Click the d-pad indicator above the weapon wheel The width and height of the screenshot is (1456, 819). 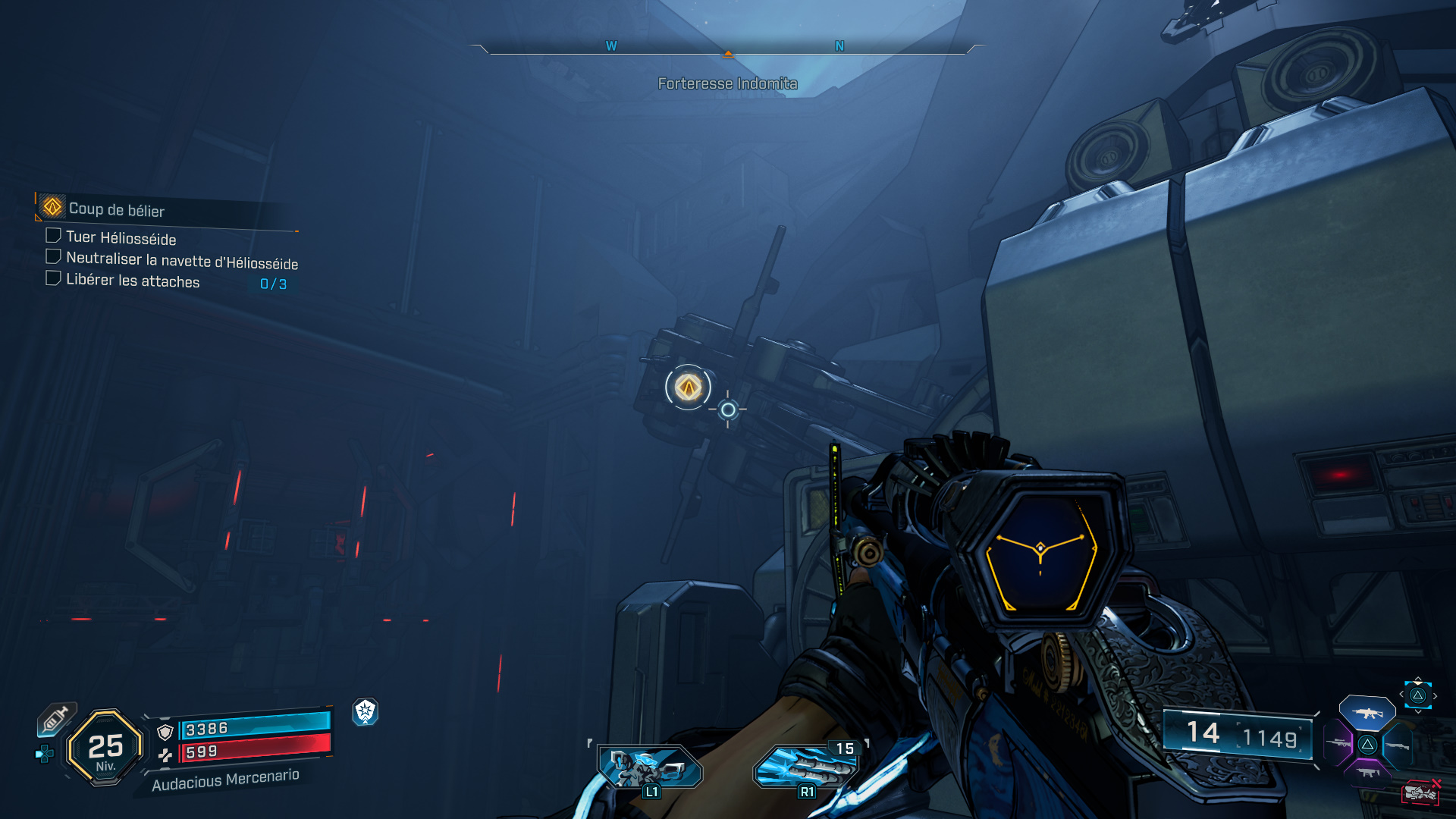(x=1417, y=695)
